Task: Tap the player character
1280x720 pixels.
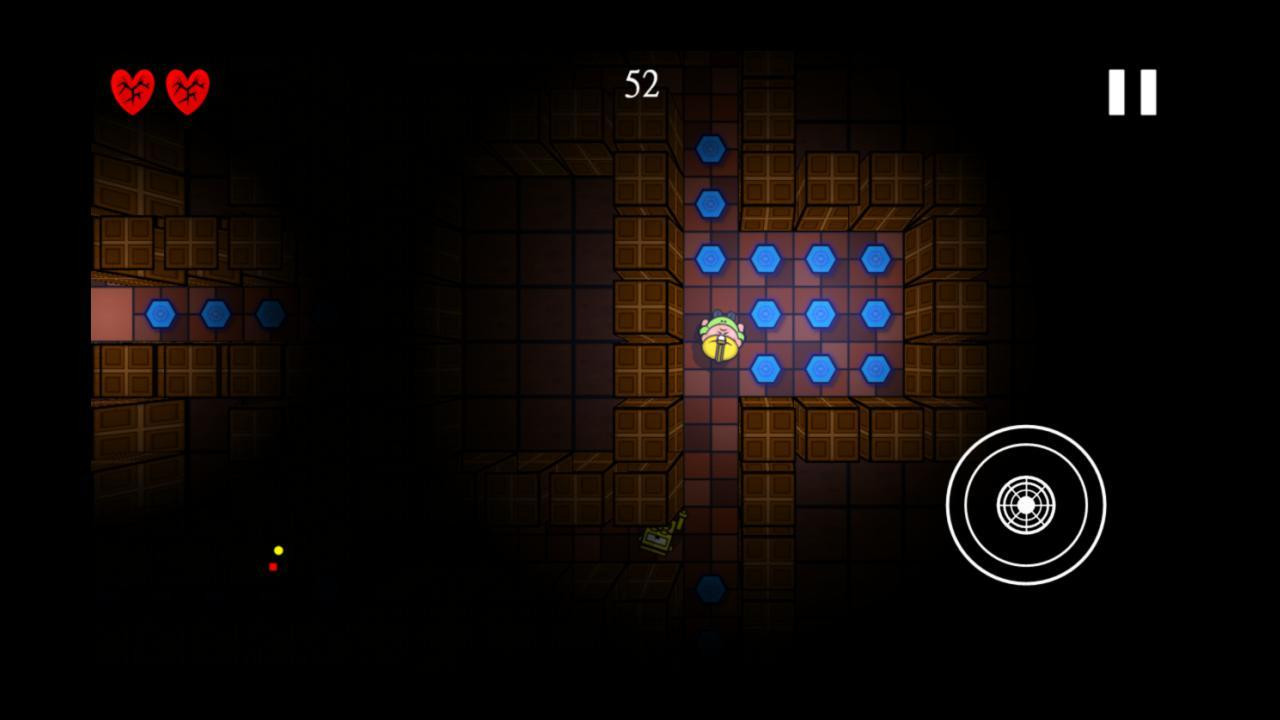Action: (x=720, y=338)
